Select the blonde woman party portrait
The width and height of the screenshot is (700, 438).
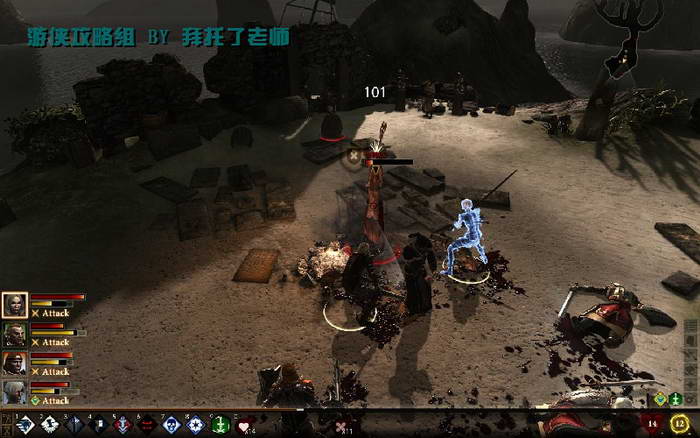pos(14,305)
